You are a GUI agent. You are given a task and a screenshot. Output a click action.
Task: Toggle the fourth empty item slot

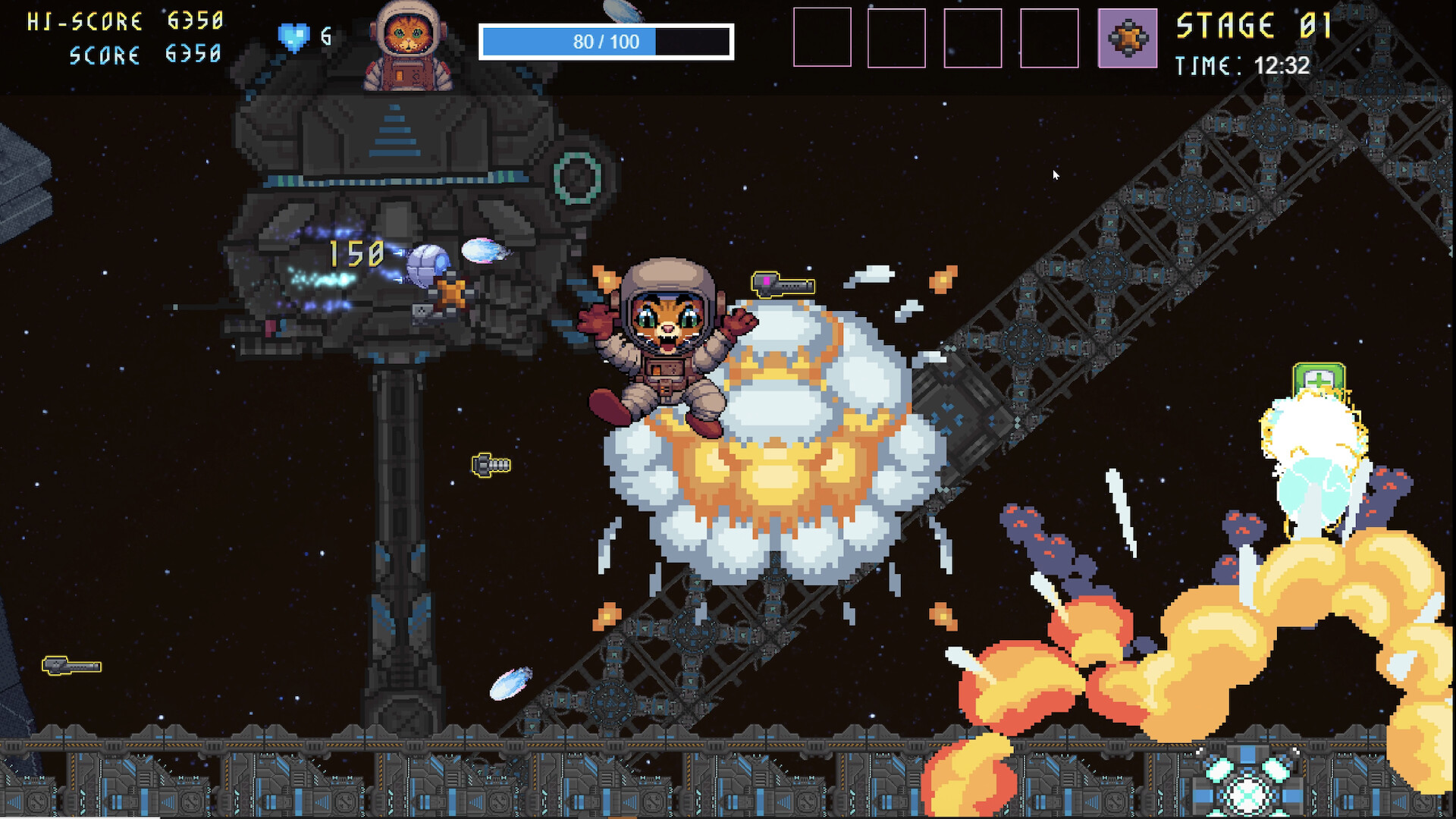(x=1050, y=39)
